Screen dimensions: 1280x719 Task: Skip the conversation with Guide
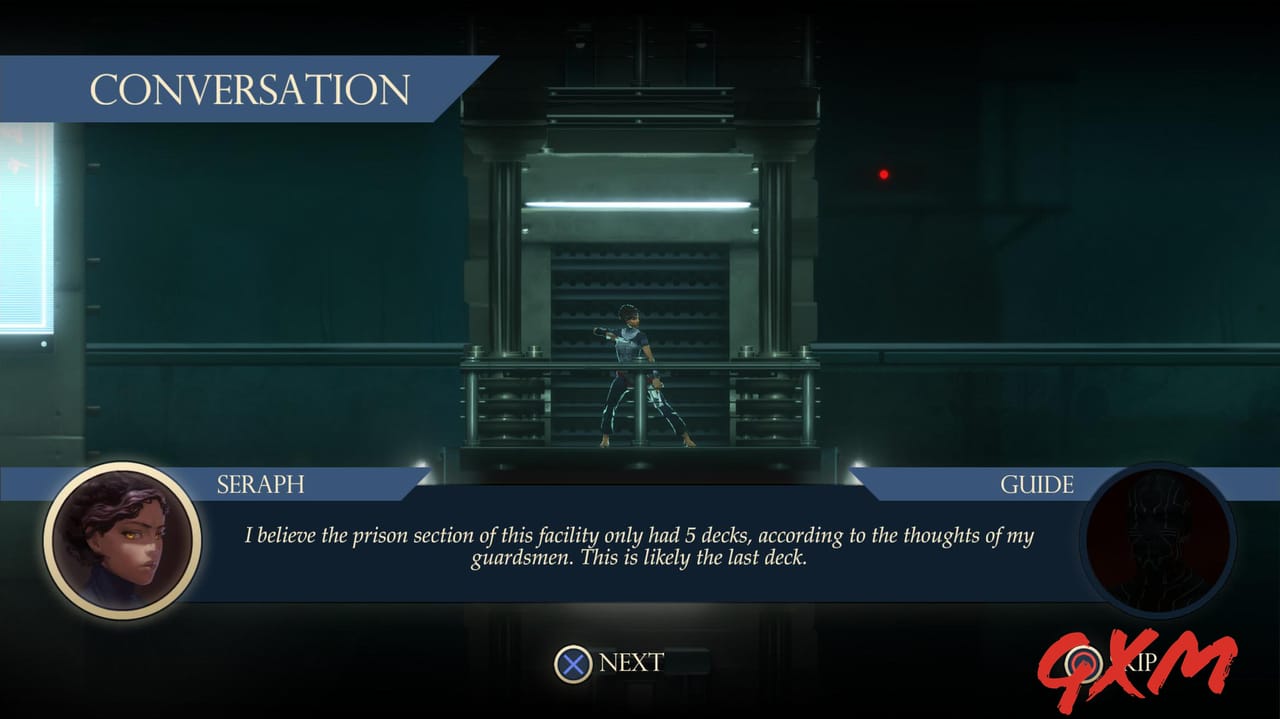pyautogui.click(x=1110, y=662)
